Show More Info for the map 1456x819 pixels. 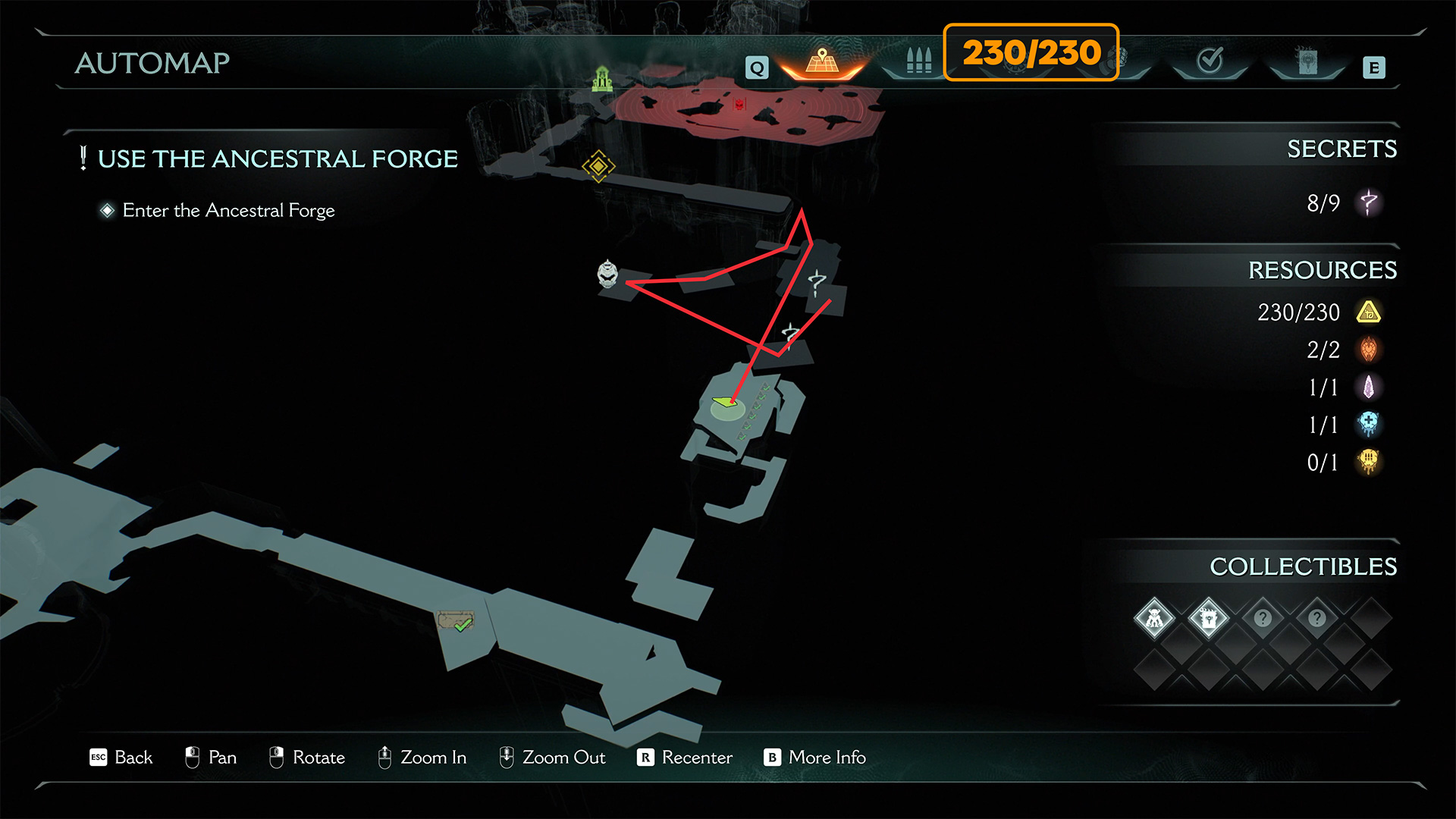pos(815,757)
